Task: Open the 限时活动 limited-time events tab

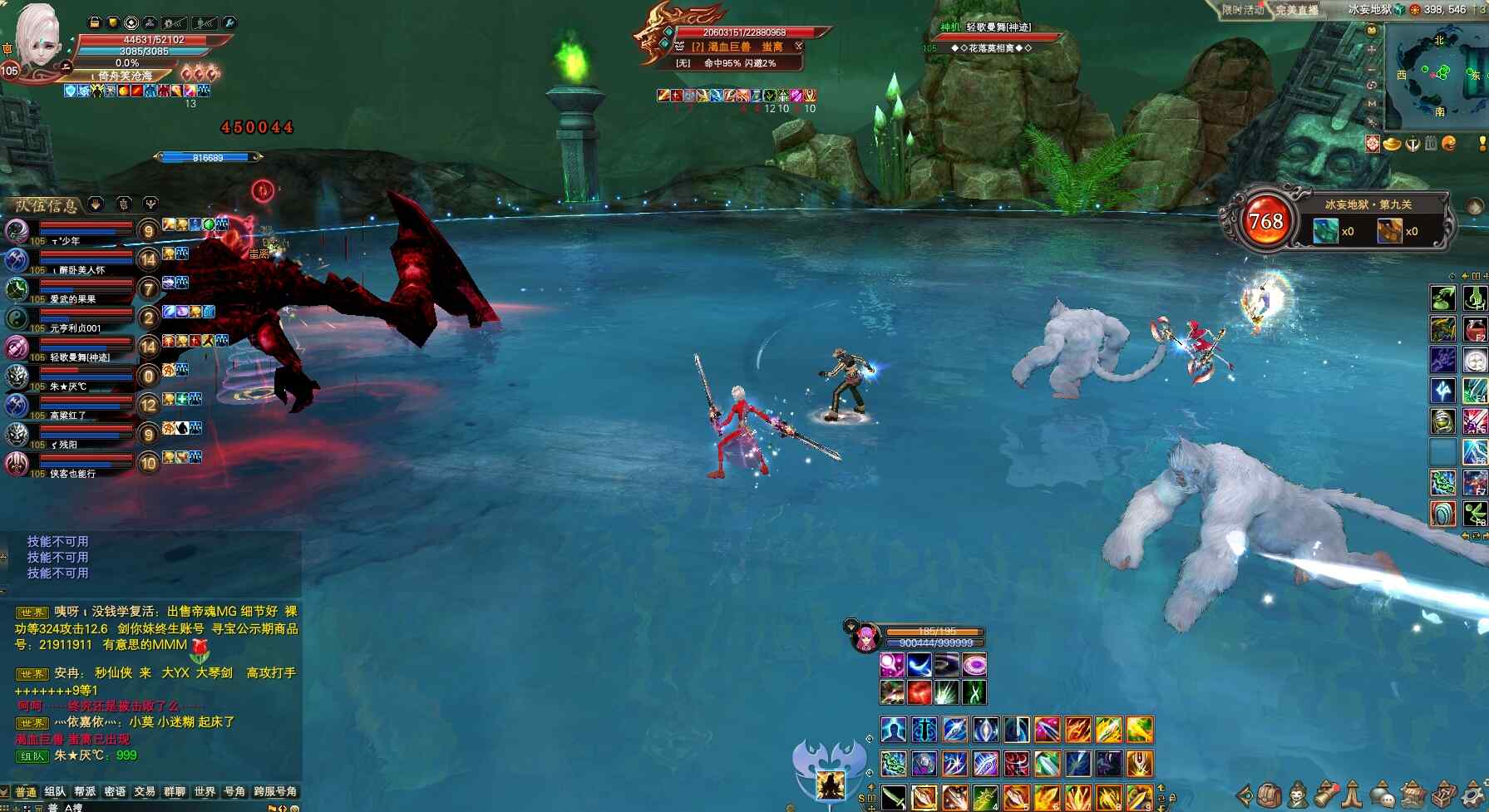Action: (x=1242, y=10)
